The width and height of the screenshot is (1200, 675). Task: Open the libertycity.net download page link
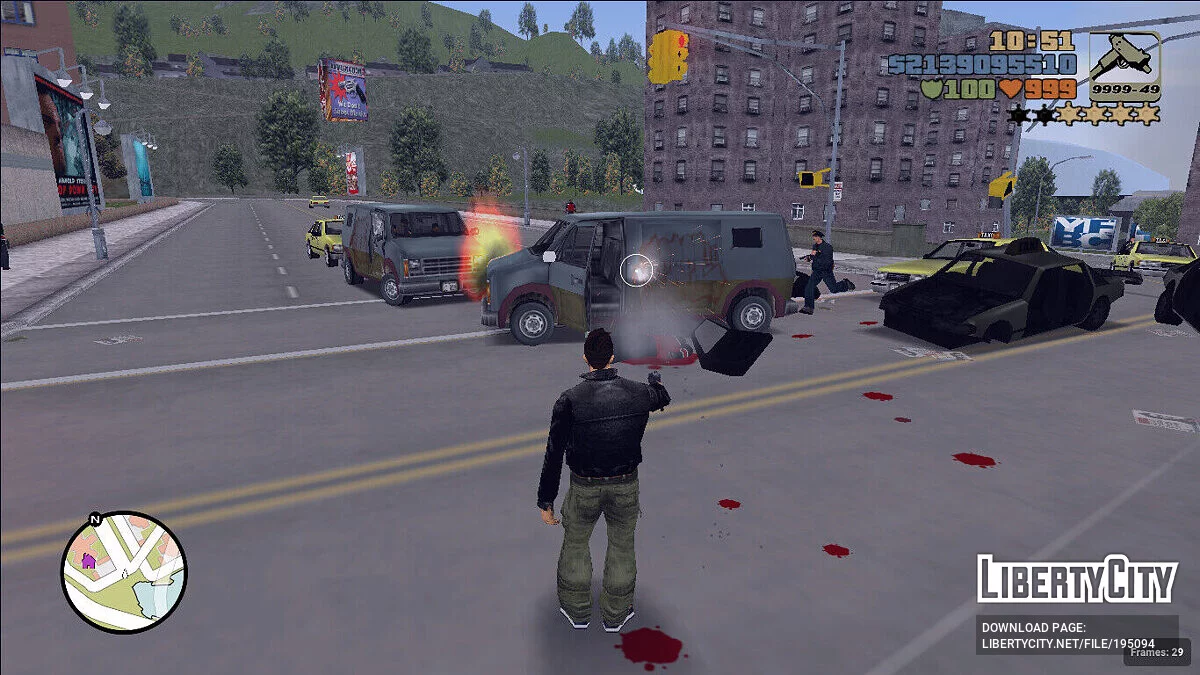pyautogui.click(x=1068, y=636)
